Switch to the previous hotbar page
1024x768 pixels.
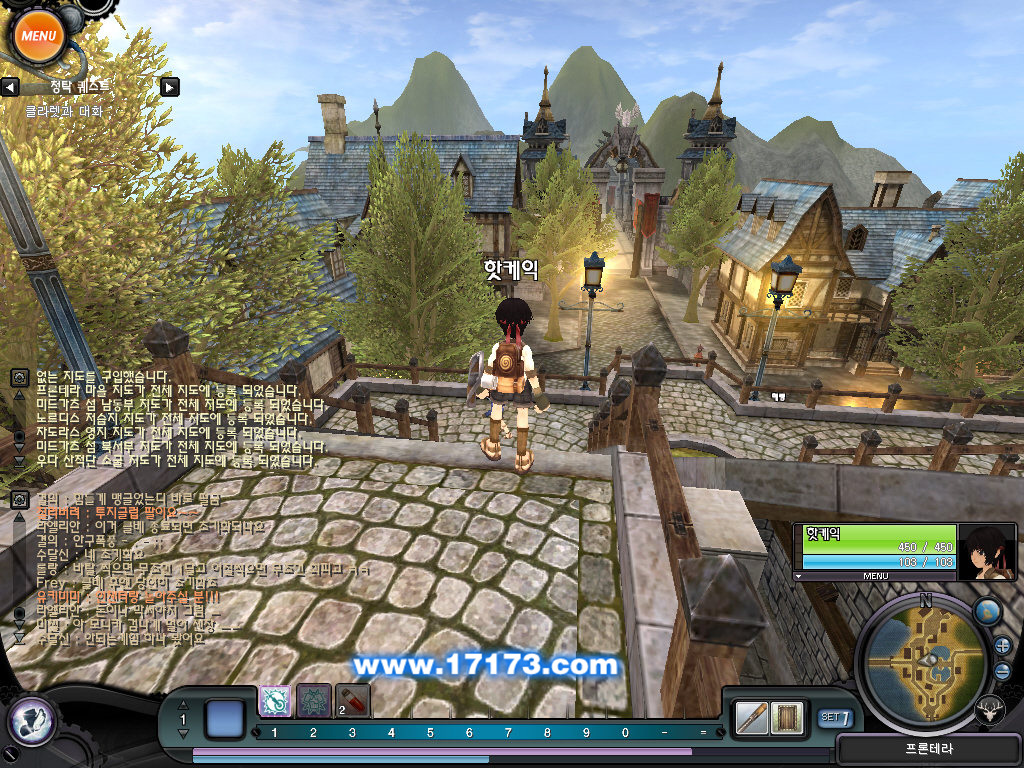pyautogui.click(x=182, y=706)
